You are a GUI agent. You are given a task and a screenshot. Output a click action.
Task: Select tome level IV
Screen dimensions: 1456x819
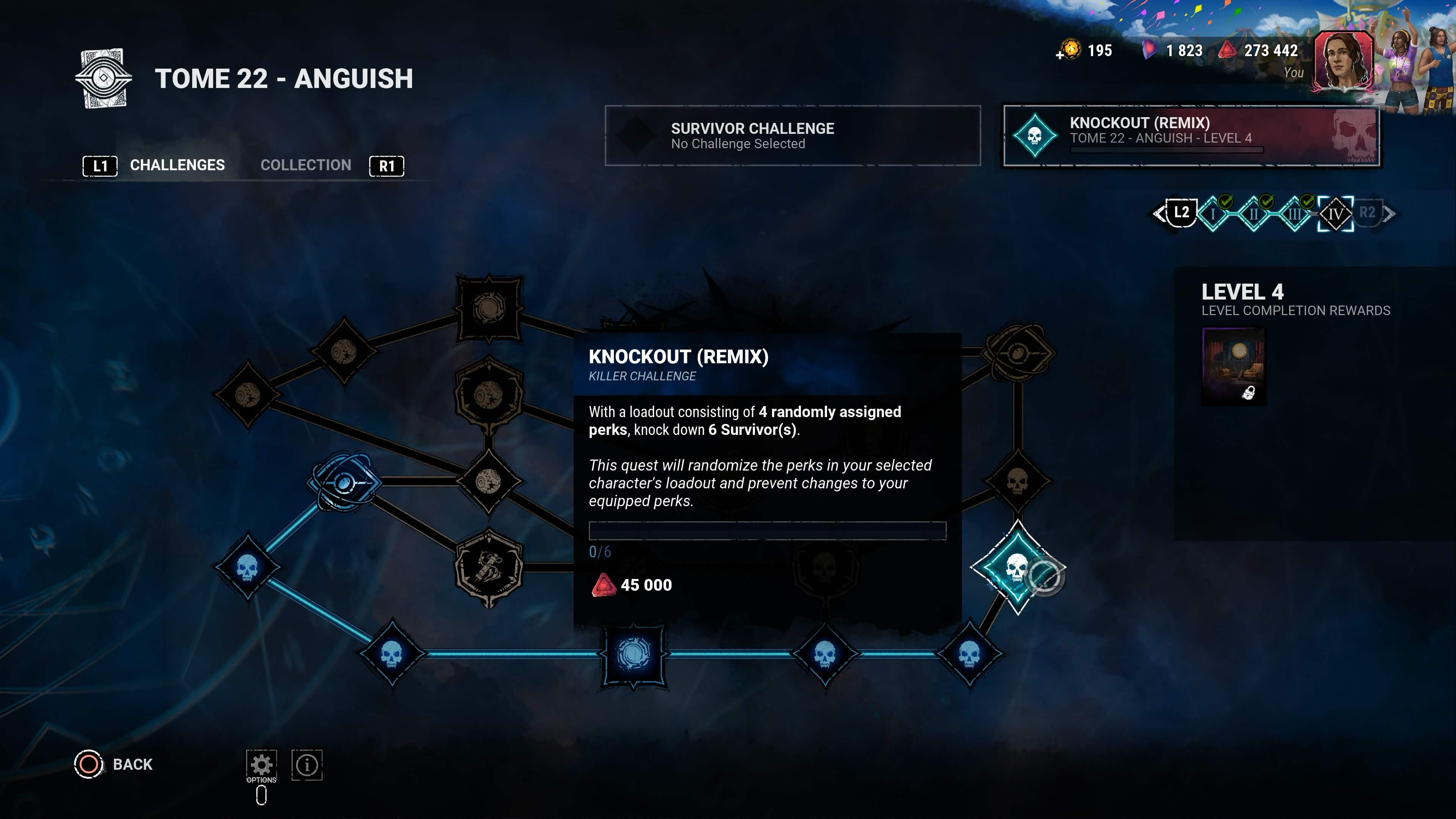tap(1335, 213)
